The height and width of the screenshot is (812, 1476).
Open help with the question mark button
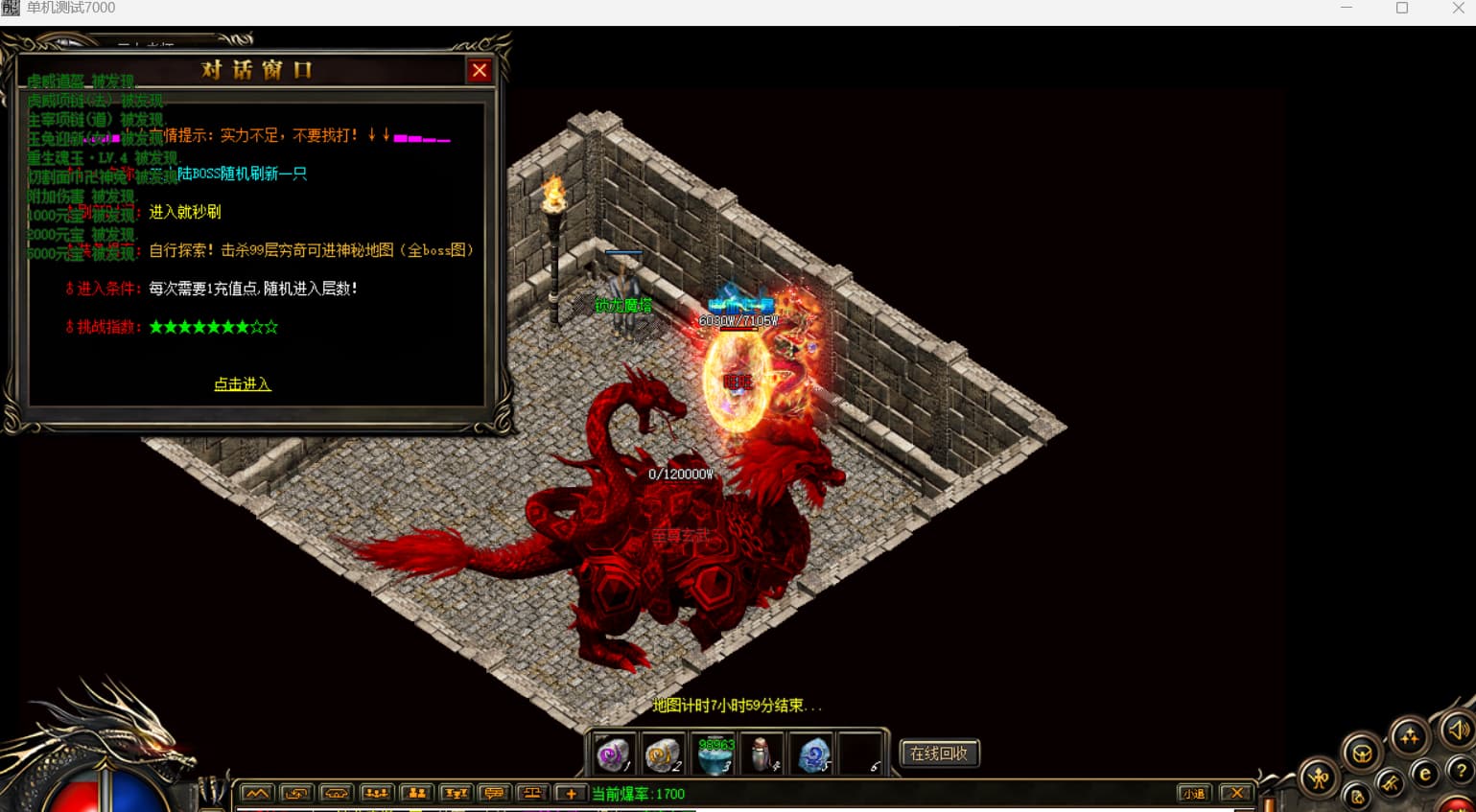[1461, 769]
